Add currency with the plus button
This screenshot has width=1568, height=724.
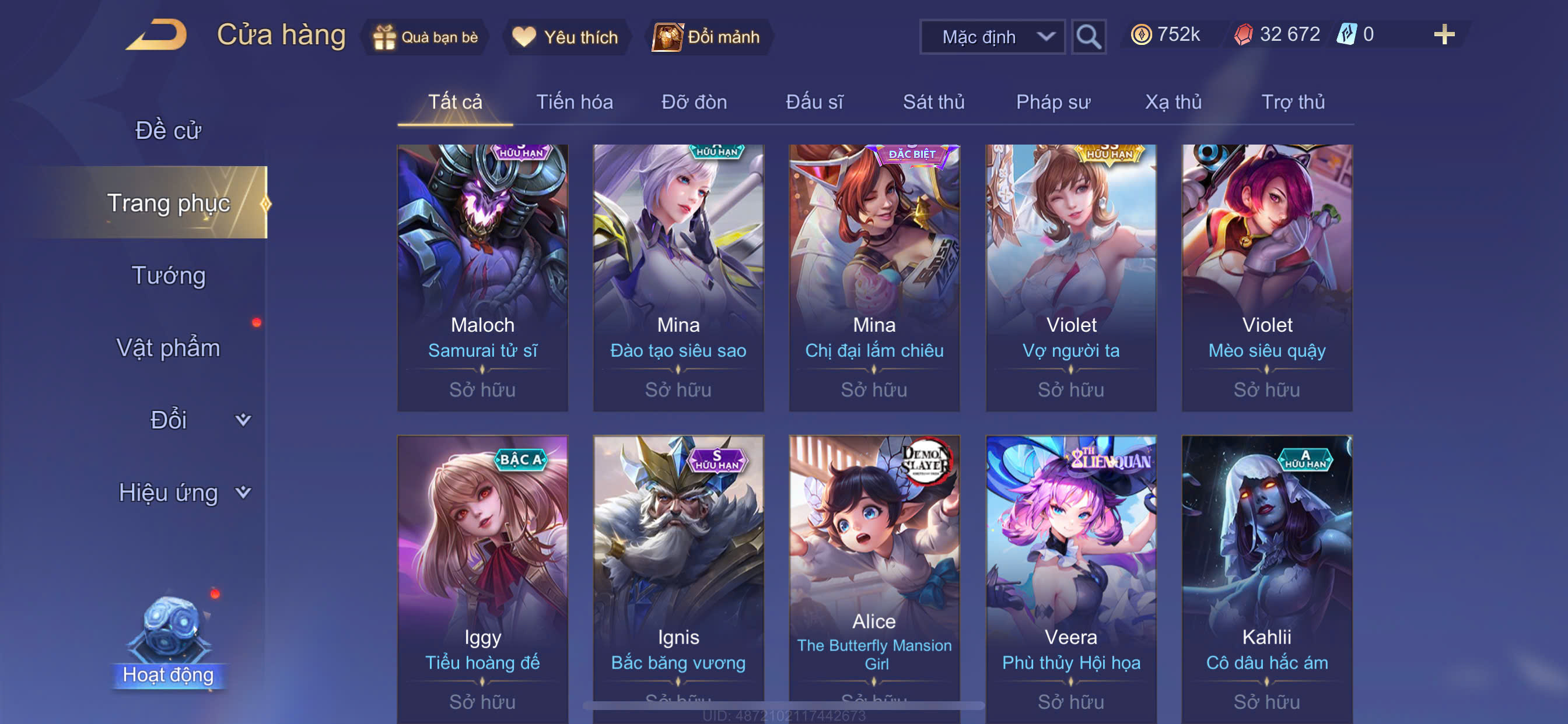pos(1443,34)
